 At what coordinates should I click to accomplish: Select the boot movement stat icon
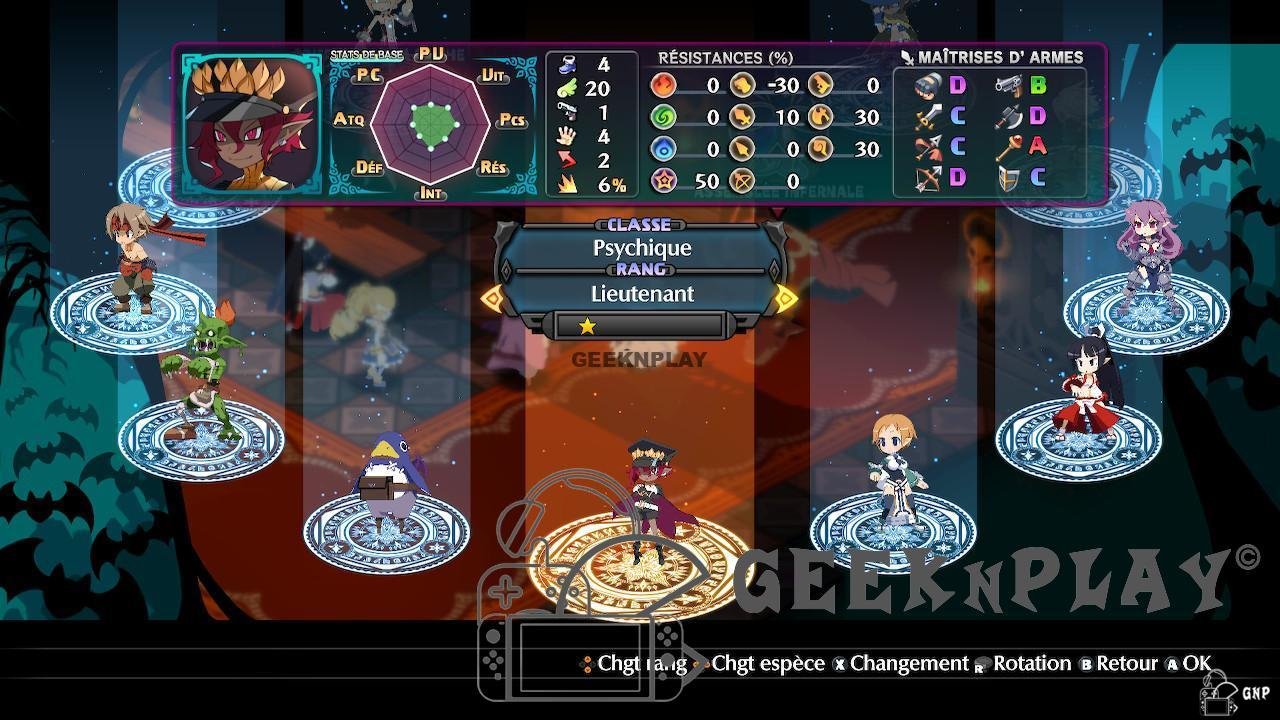(566, 65)
